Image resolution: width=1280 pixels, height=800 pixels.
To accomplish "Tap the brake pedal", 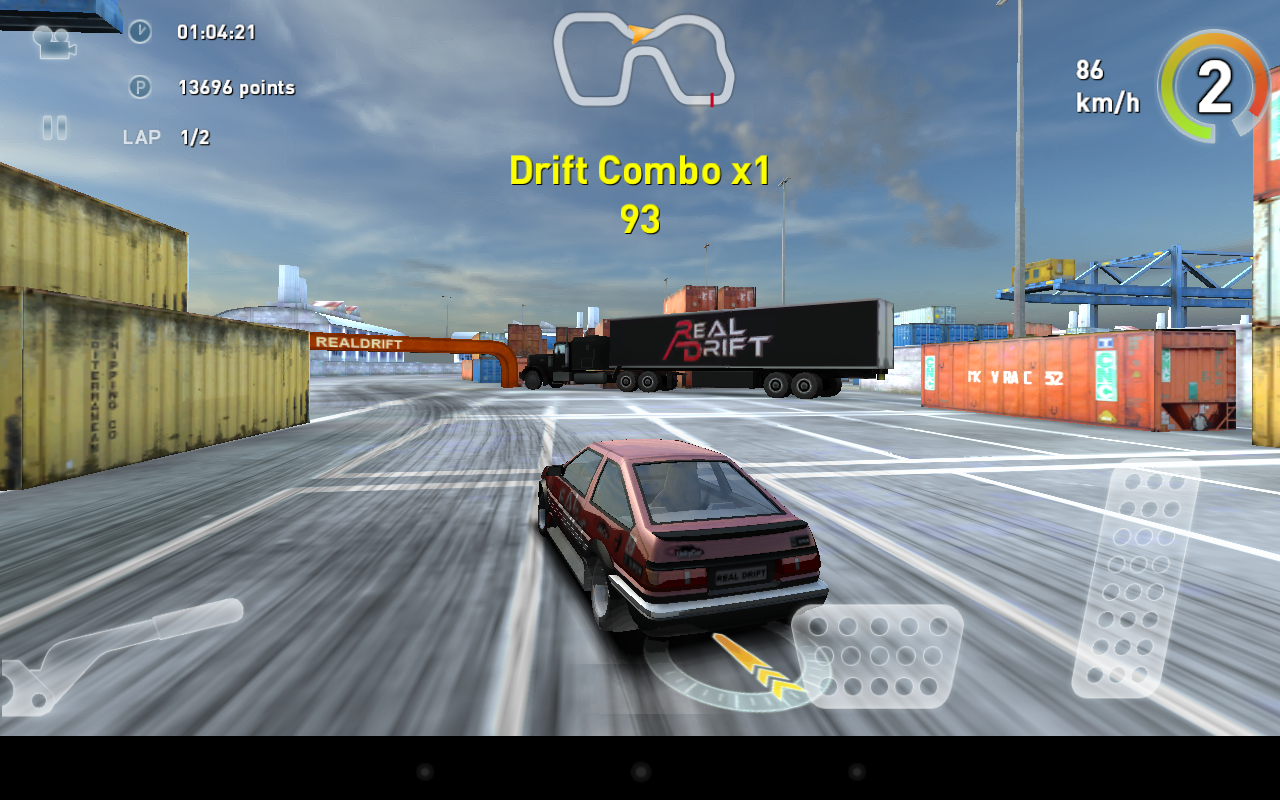I will click(877, 656).
